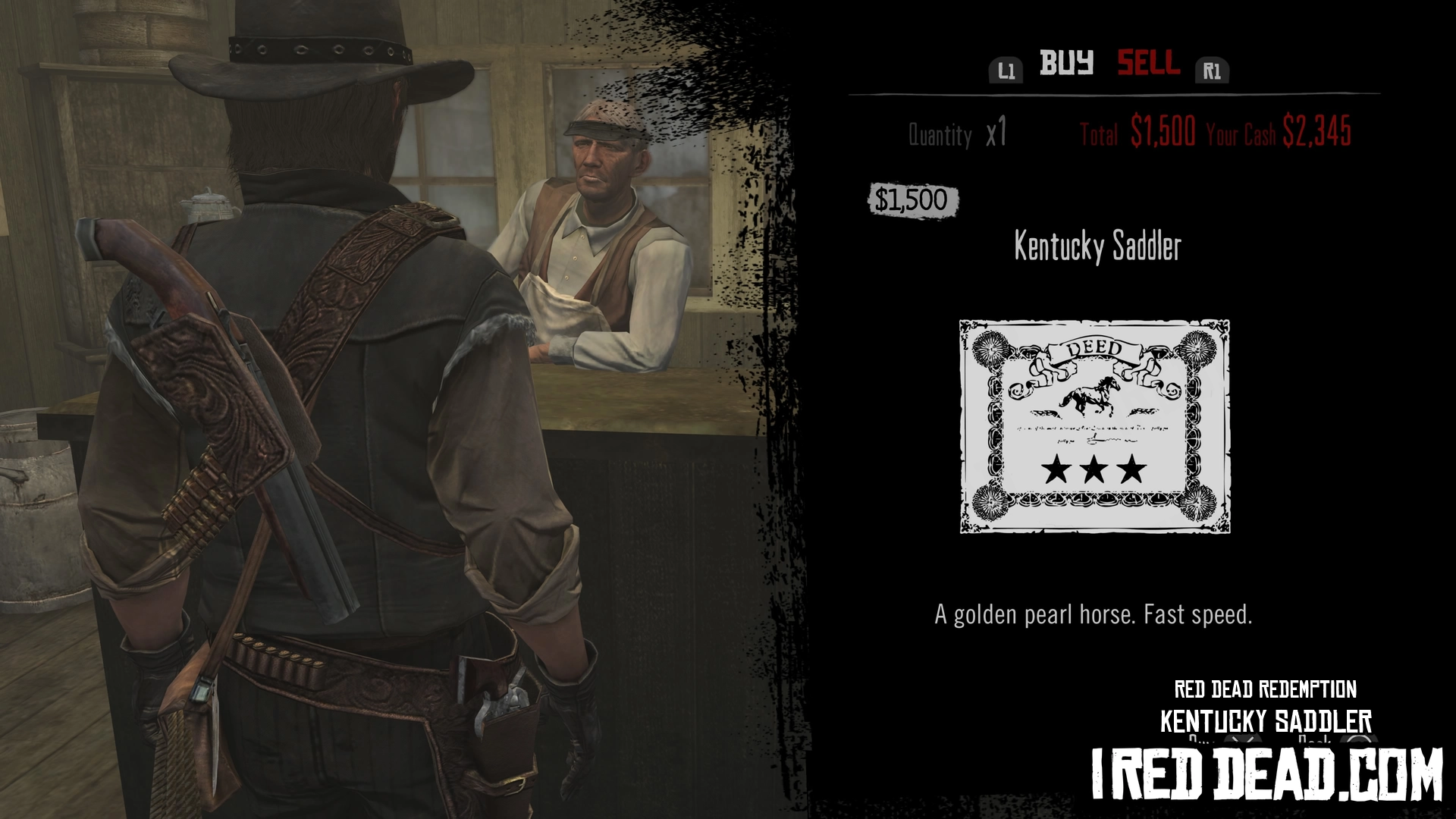
Task: Select the Kentucky Saddler deed image
Action: (1094, 427)
